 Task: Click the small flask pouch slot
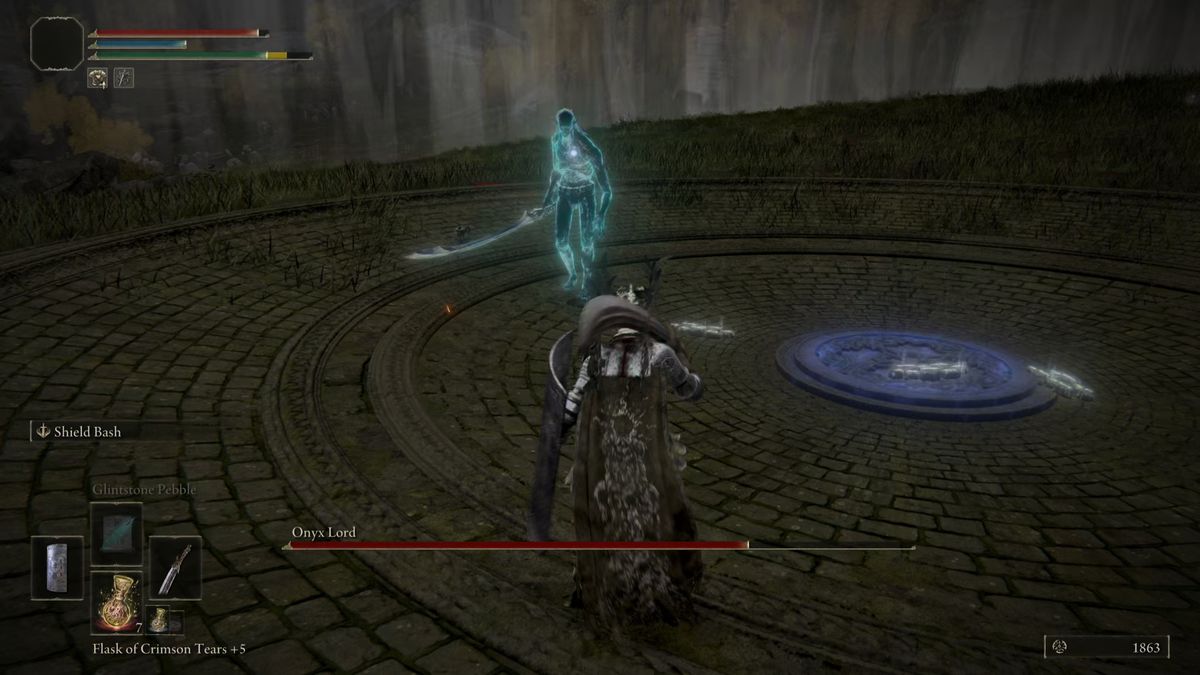click(x=158, y=620)
